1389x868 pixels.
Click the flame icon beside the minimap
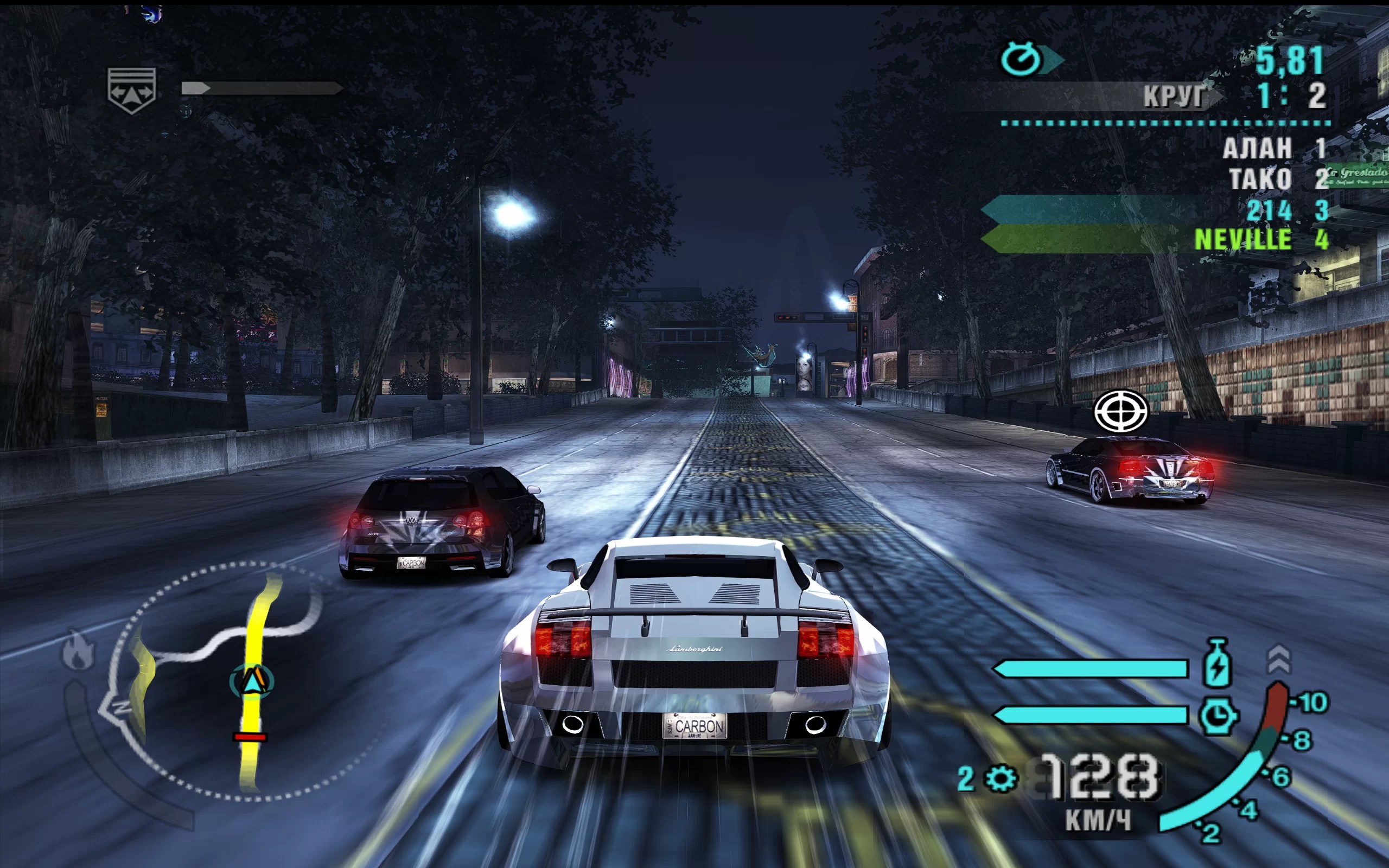tap(79, 650)
